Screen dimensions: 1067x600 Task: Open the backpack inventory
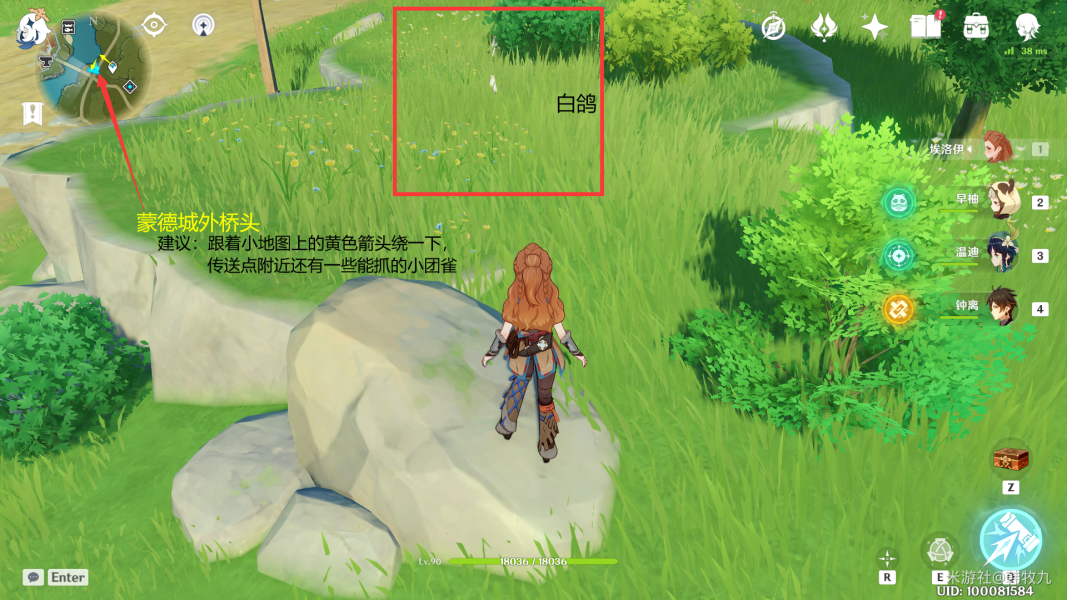(977, 27)
